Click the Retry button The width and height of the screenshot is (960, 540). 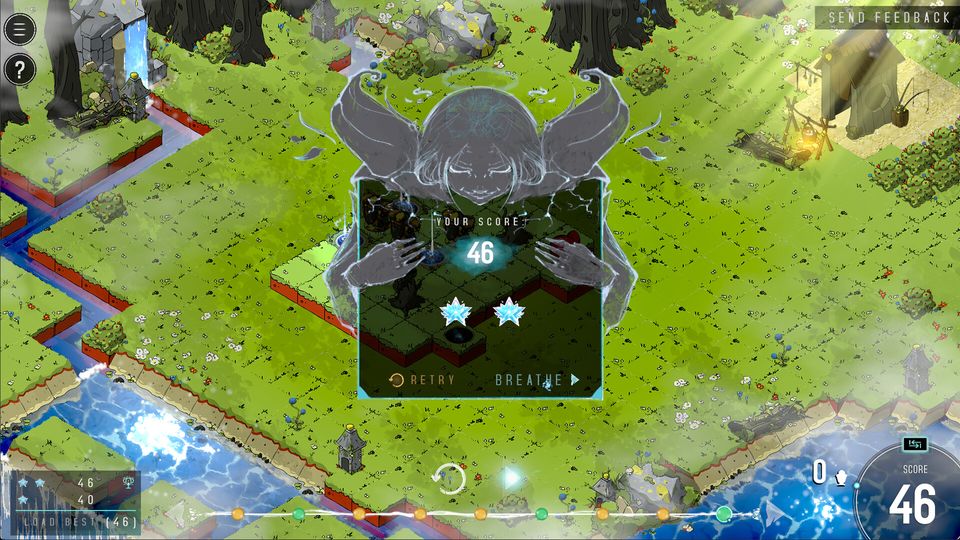pos(422,380)
